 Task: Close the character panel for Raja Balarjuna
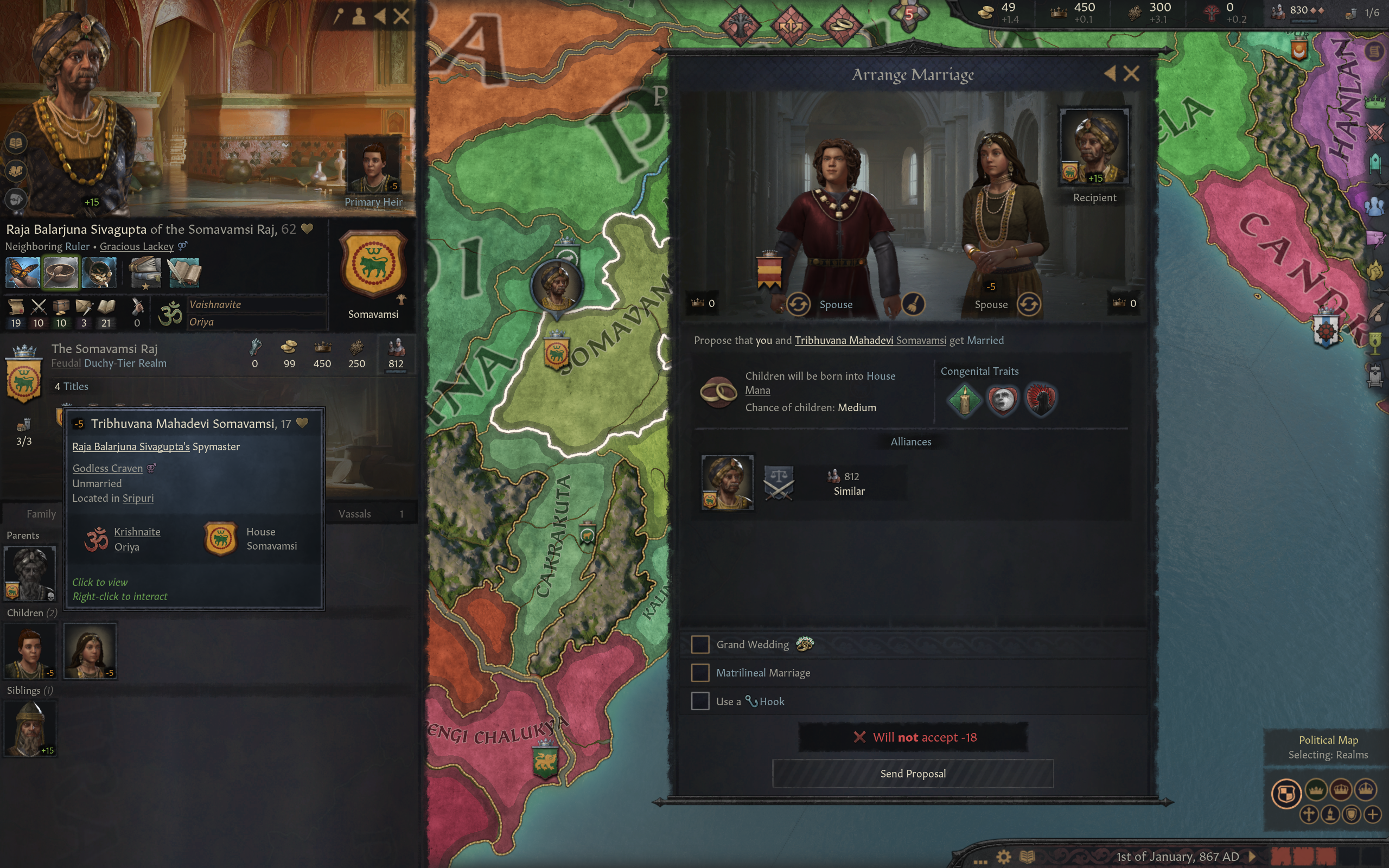tap(402, 16)
